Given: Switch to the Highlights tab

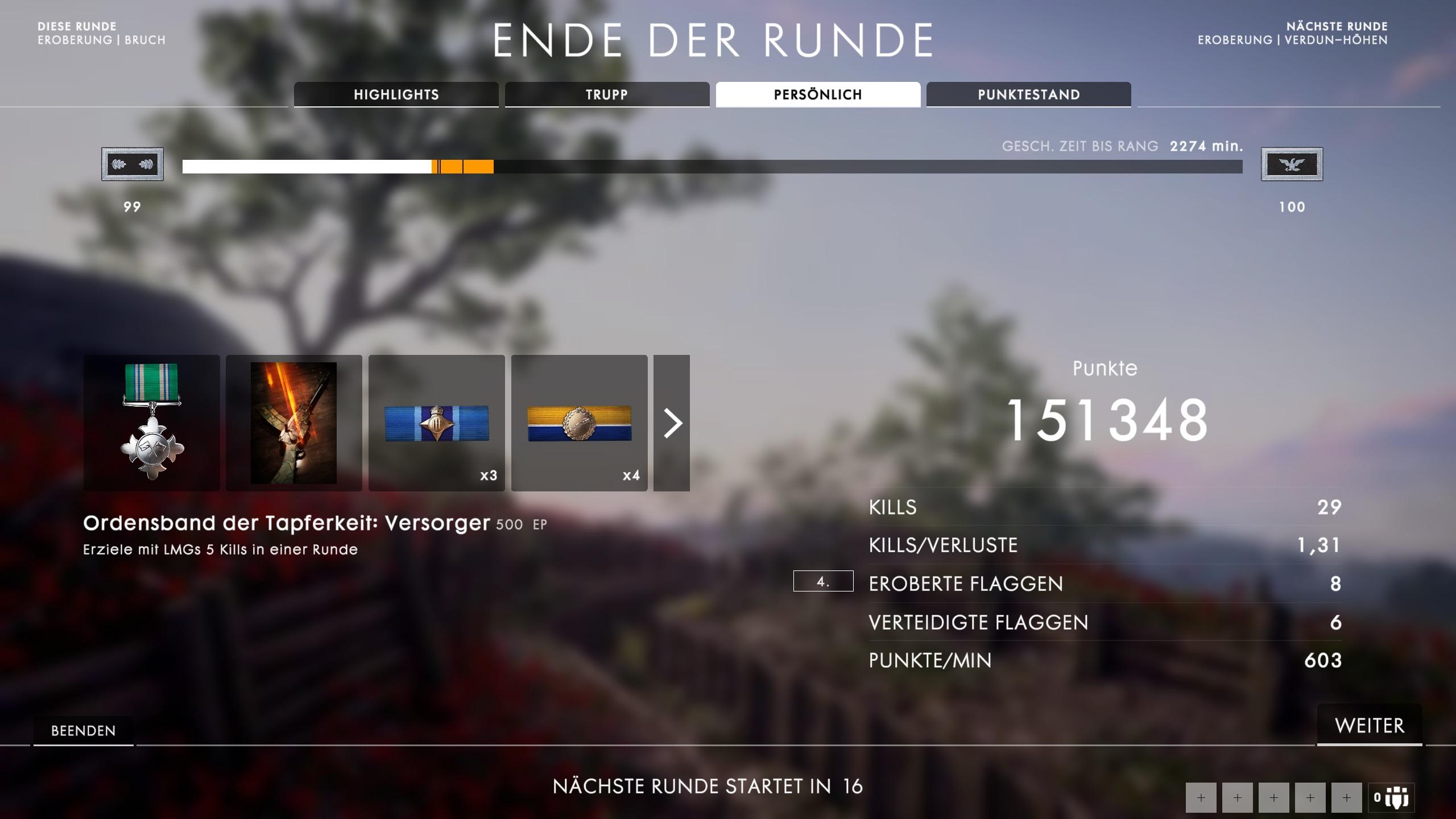Looking at the screenshot, I should [x=396, y=94].
